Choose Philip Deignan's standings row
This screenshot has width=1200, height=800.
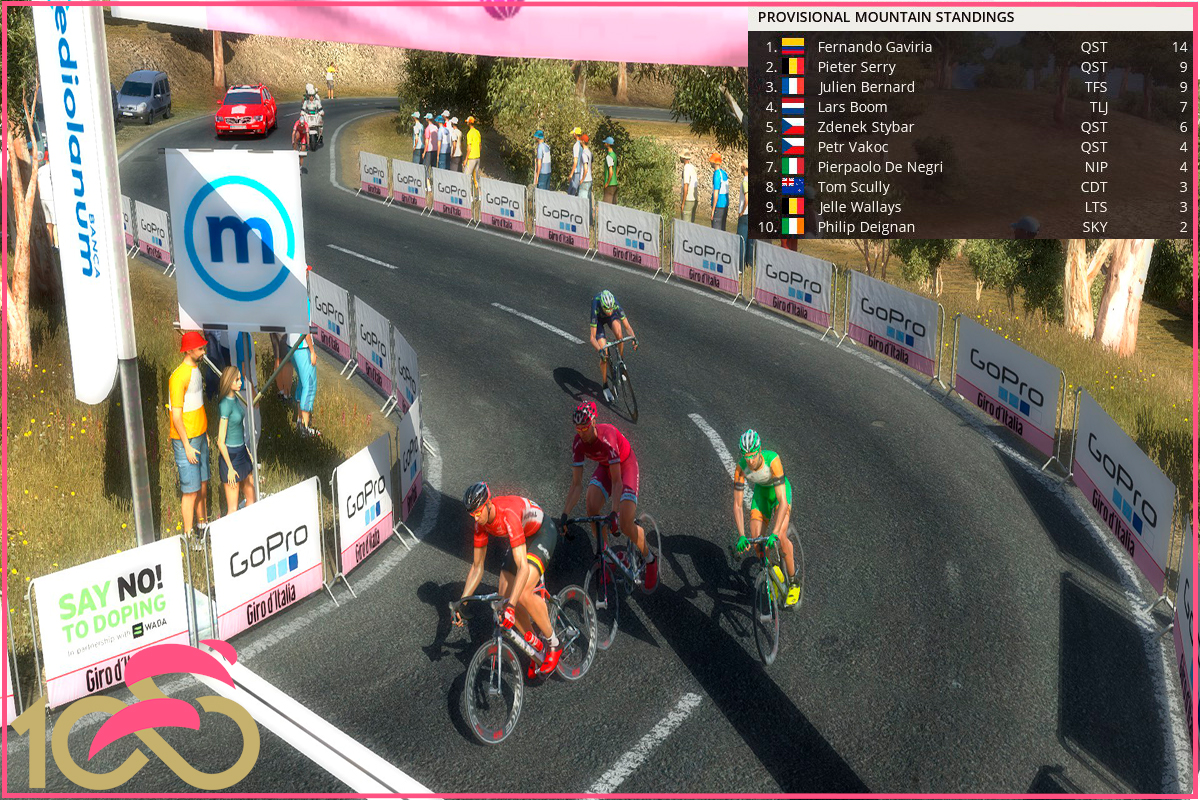point(866,227)
